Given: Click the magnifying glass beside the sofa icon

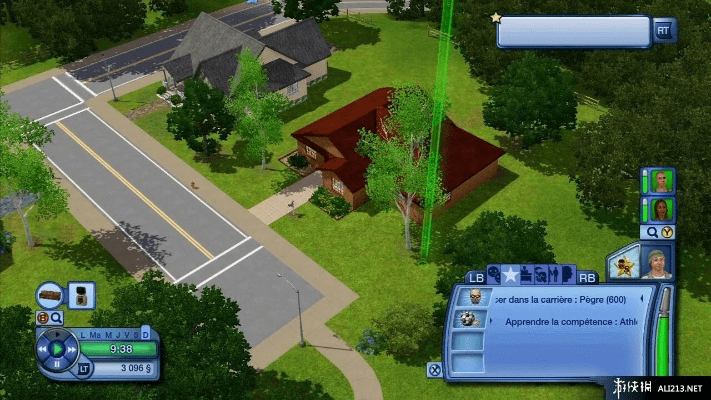Looking at the screenshot, I should 57,317.
